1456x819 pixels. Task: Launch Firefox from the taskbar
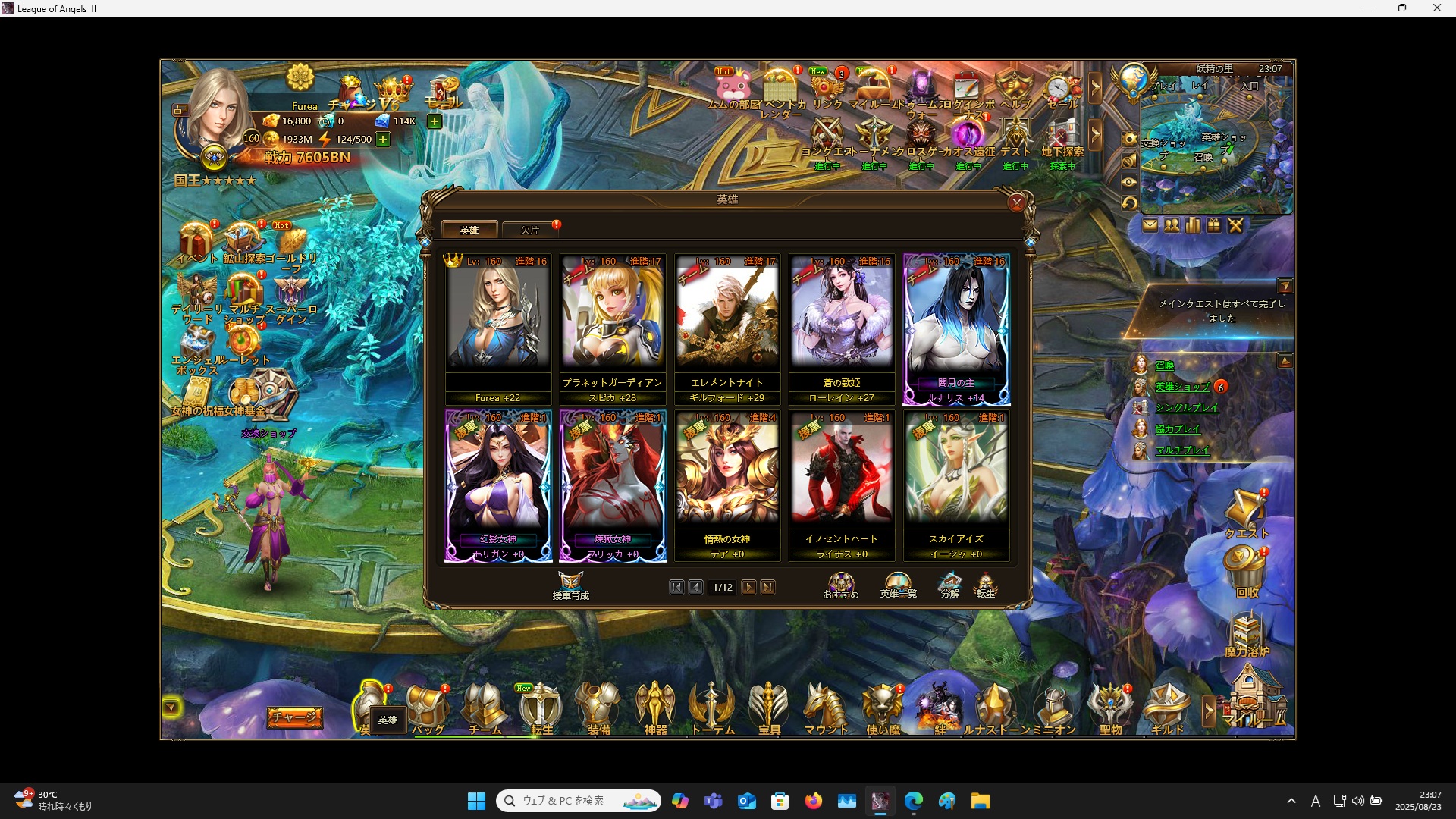(x=814, y=801)
